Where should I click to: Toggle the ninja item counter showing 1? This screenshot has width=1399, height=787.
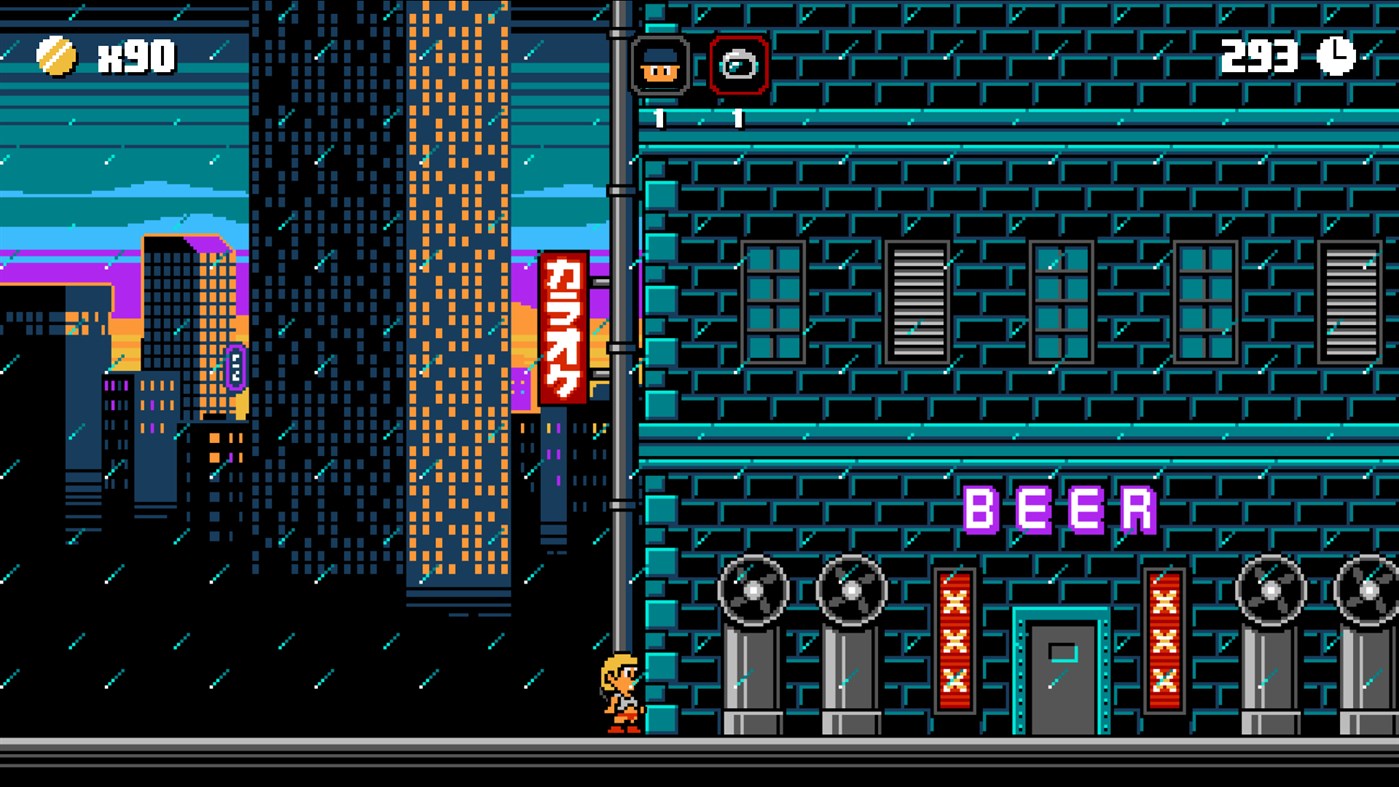660,117
